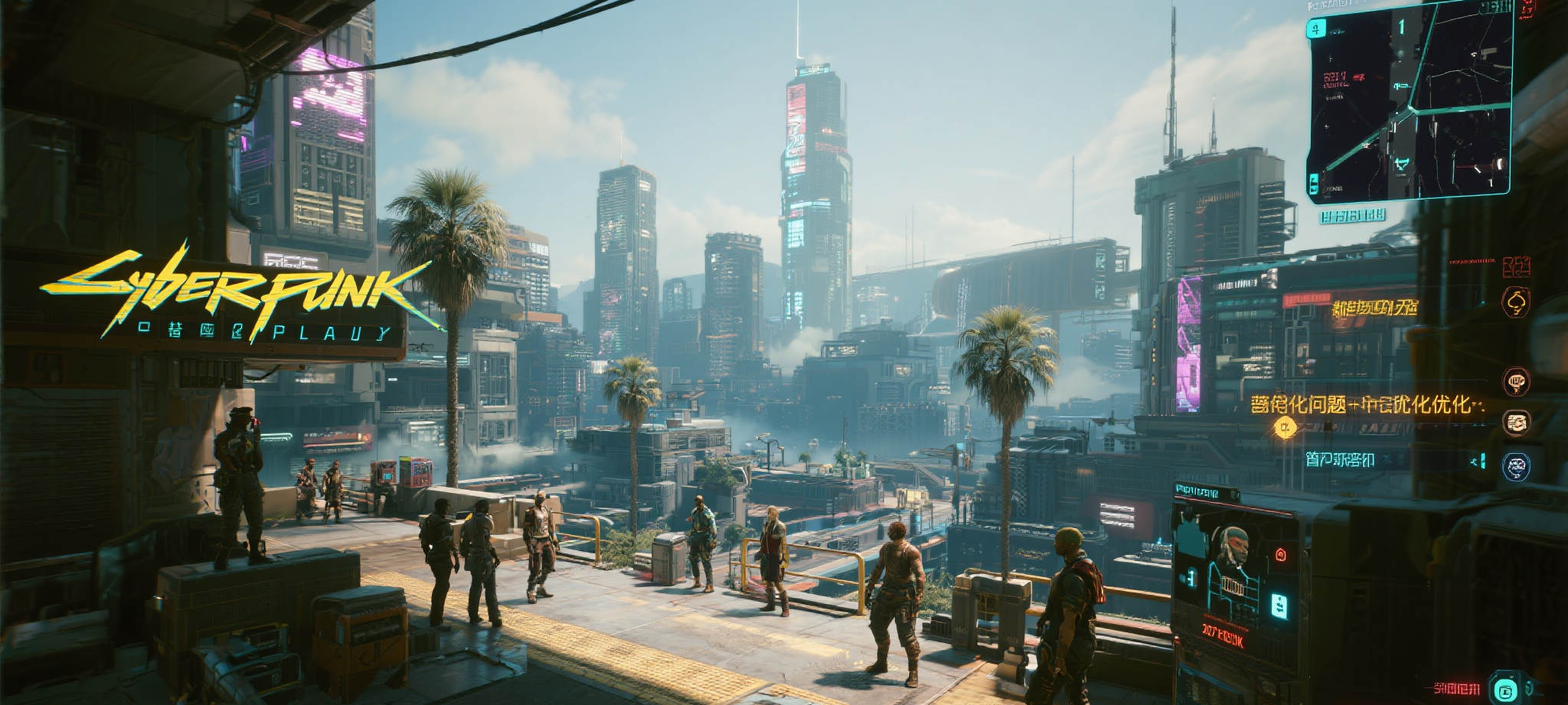Select the yellow quest objective text
The height and width of the screenshot is (705, 1568).
tap(1367, 404)
